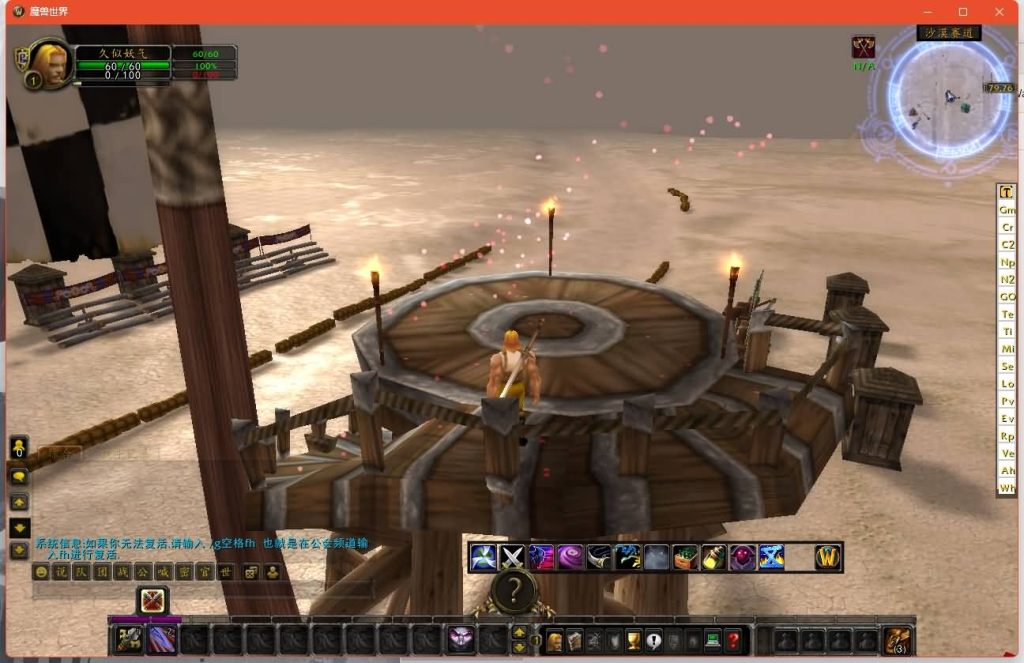Activate the first action bar gauntlet slot

tap(128, 640)
